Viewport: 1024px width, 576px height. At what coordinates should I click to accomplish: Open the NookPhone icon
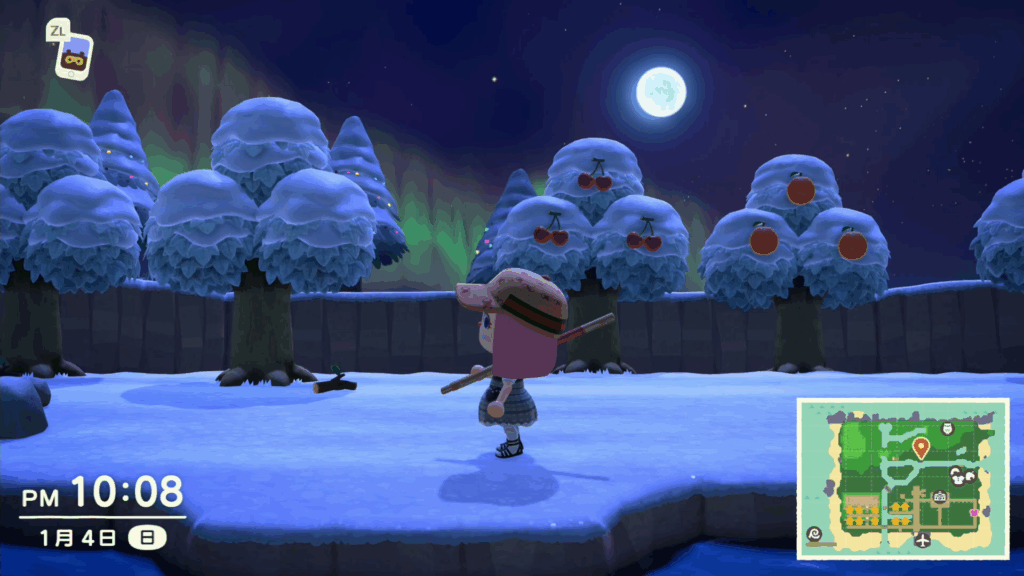[73, 58]
